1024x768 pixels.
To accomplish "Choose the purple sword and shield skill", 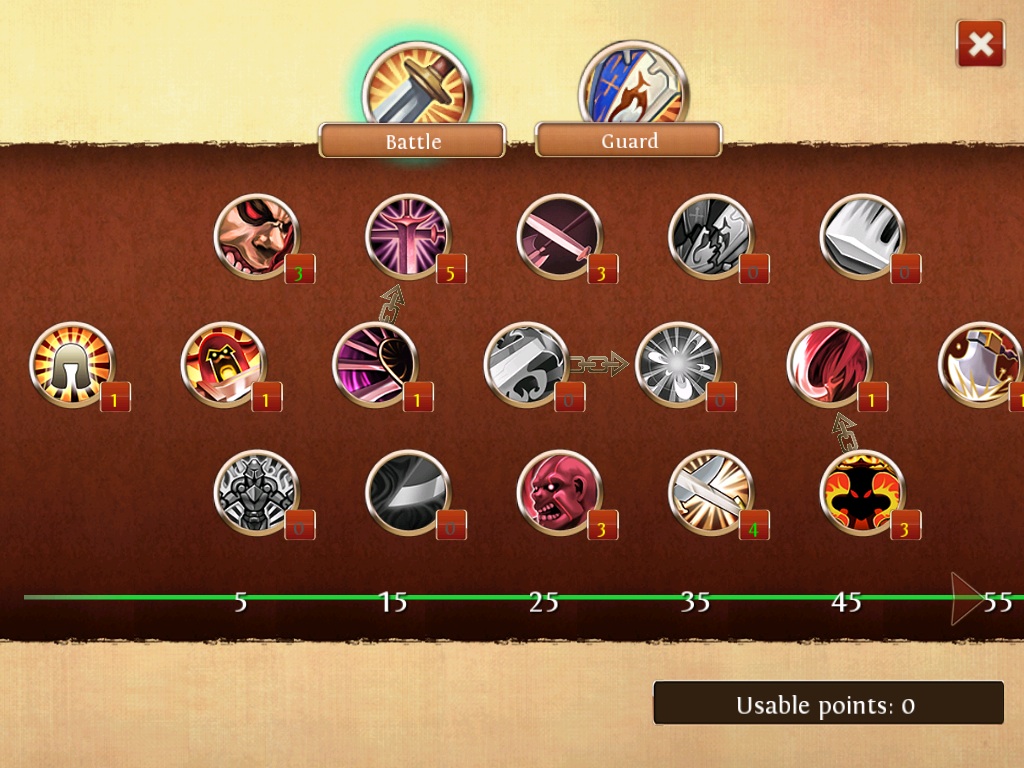I will [x=374, y=364].
